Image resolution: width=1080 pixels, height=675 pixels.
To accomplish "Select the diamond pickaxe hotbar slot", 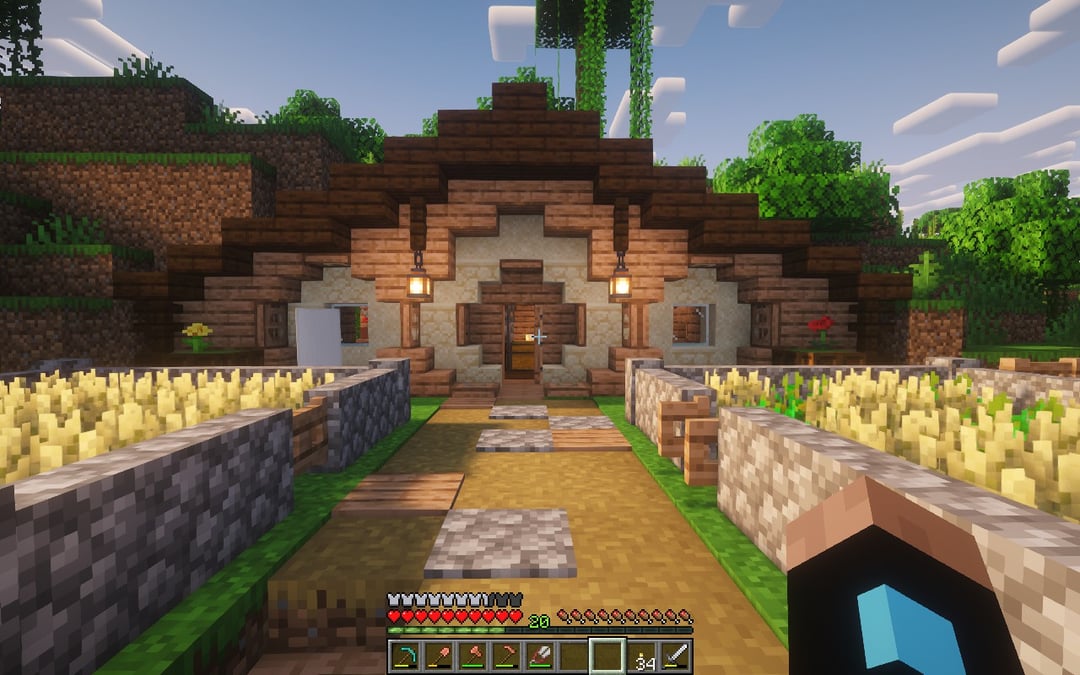I will (x=405, y=656).
